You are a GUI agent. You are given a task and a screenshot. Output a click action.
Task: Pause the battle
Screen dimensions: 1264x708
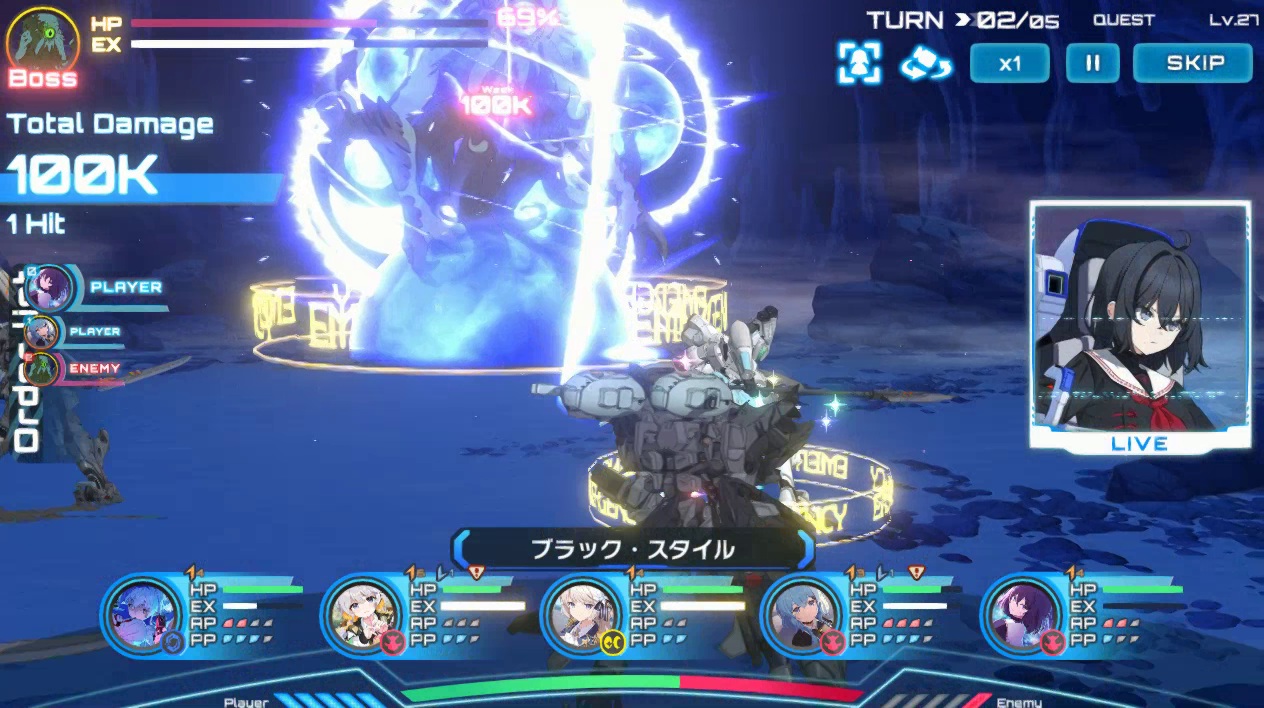coord(1092,63)
